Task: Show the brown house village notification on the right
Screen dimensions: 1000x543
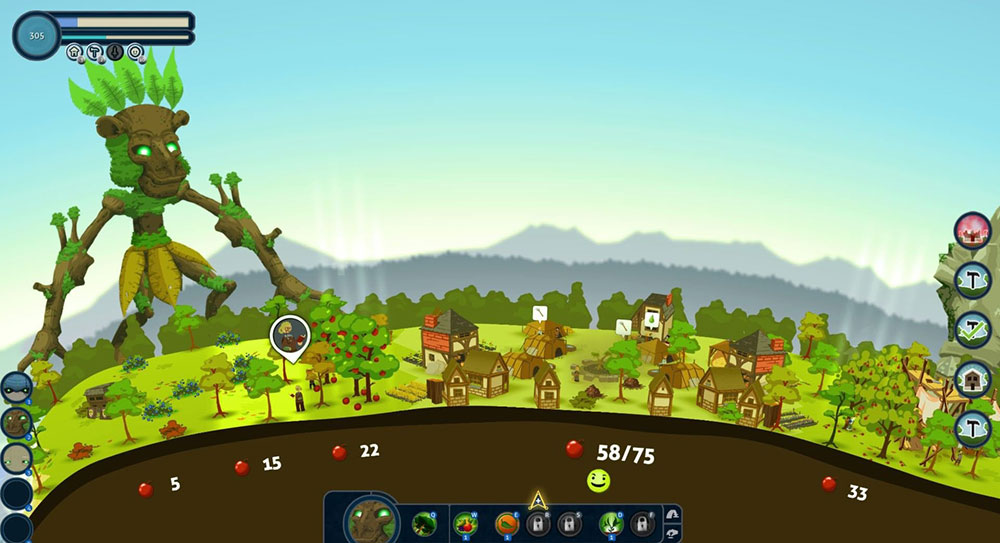Action: (972, 380)
